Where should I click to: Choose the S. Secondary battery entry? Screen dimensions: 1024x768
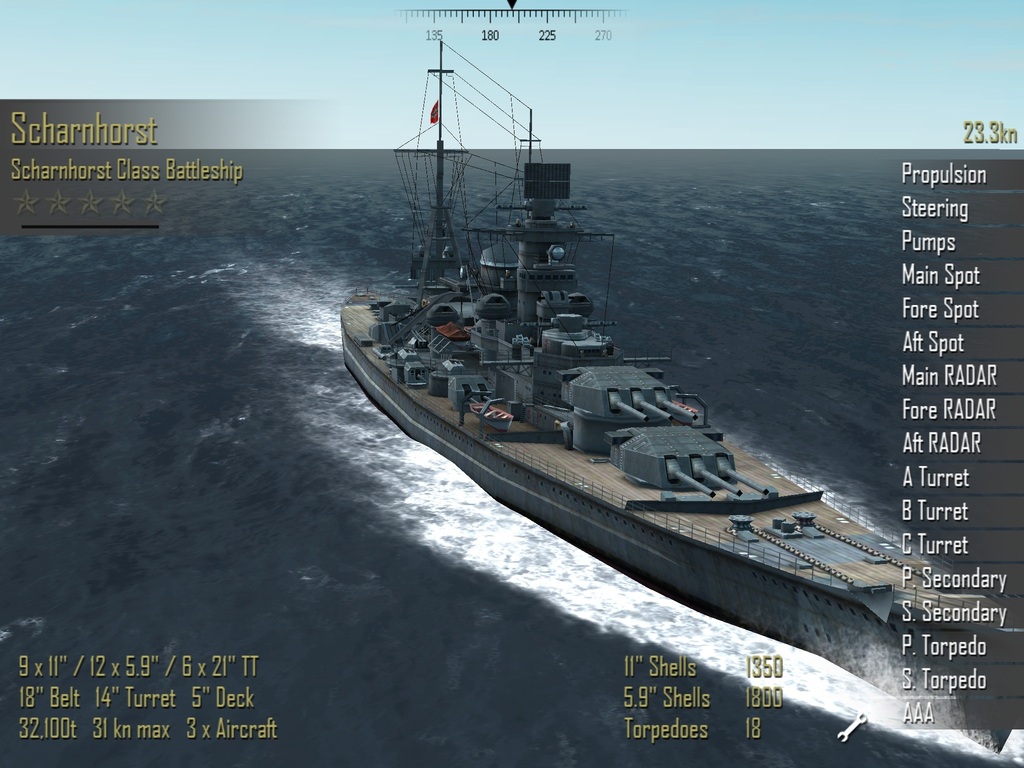click(953, 612)
